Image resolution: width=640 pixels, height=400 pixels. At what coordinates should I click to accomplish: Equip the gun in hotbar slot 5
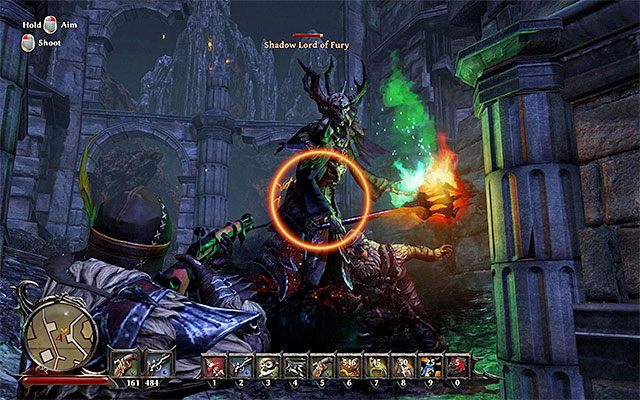point(323,366)
